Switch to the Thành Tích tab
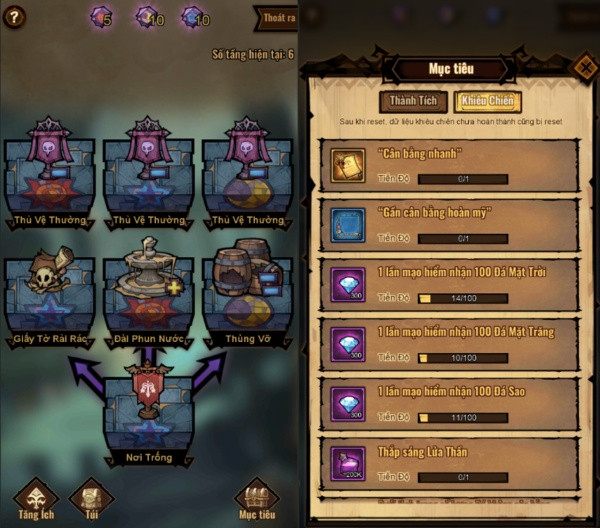Viewport: 600px width, 528px height. click(x=411, y=101)
